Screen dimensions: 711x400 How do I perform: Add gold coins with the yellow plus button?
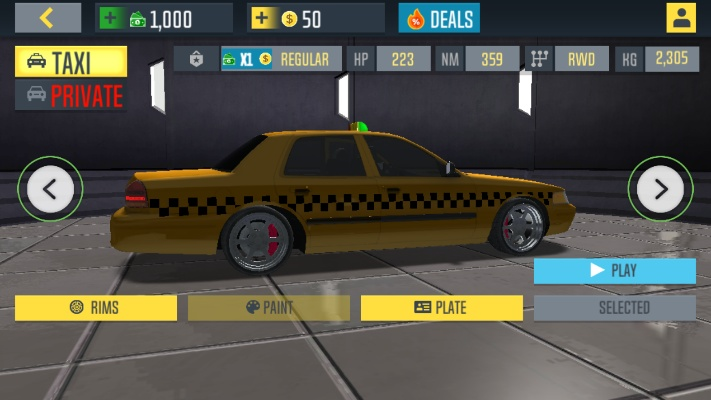pos(262,18)
